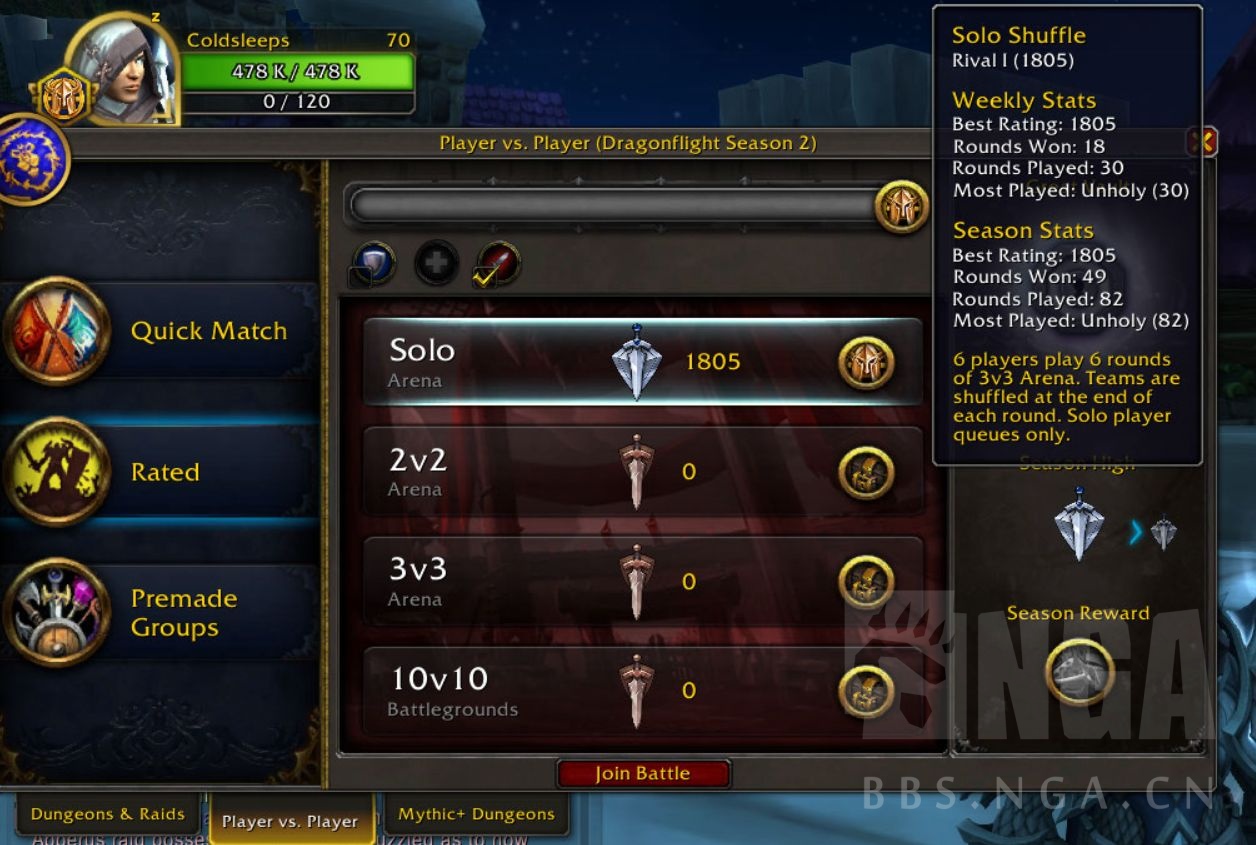This screenshot has height=845, width=1256.
Task: Select the Solo Arena bracket
Action: [x=642, y=362]
